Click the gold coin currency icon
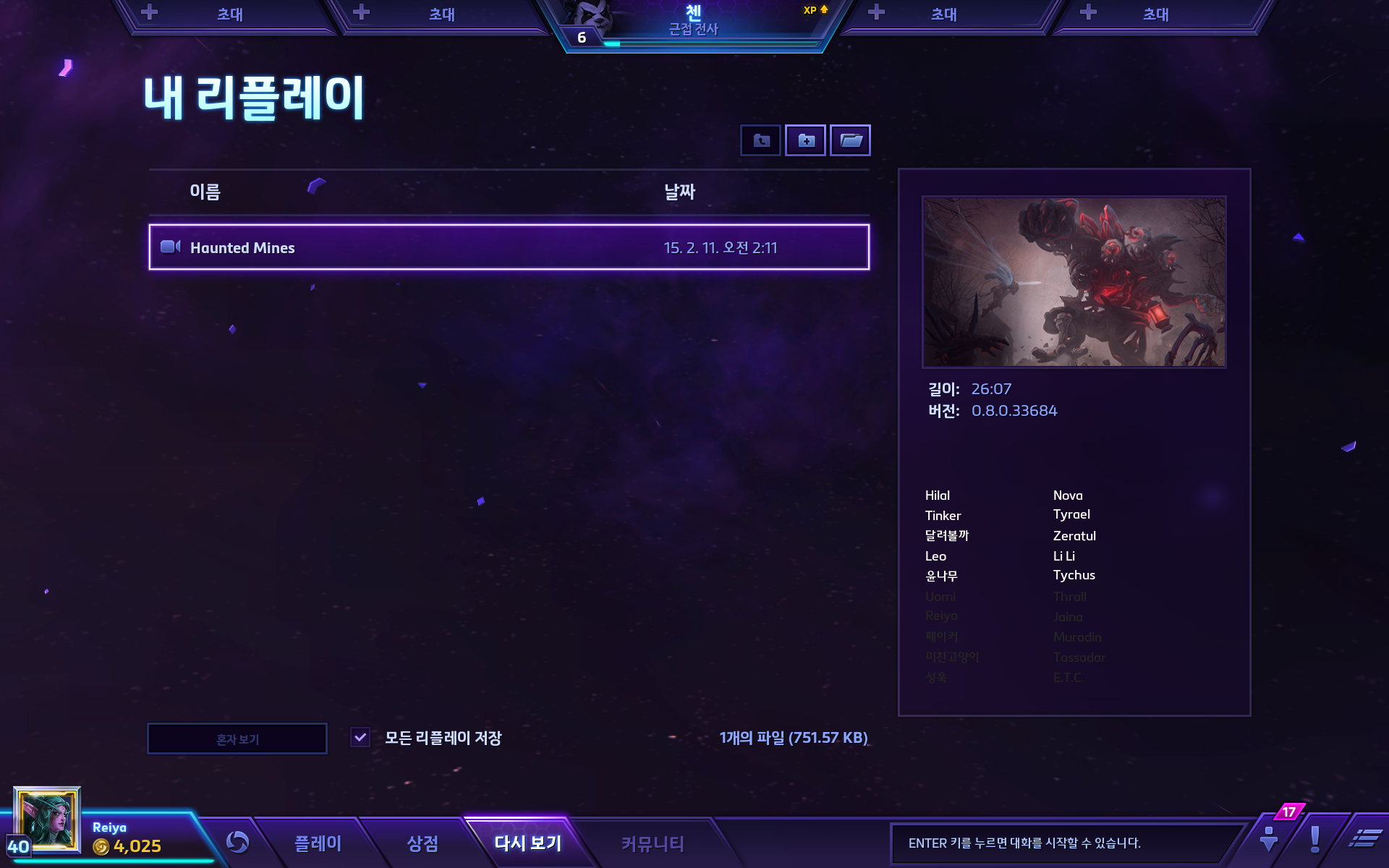Image resolution: width=1389 pixels, height=868 pixels. coord(101,845)
